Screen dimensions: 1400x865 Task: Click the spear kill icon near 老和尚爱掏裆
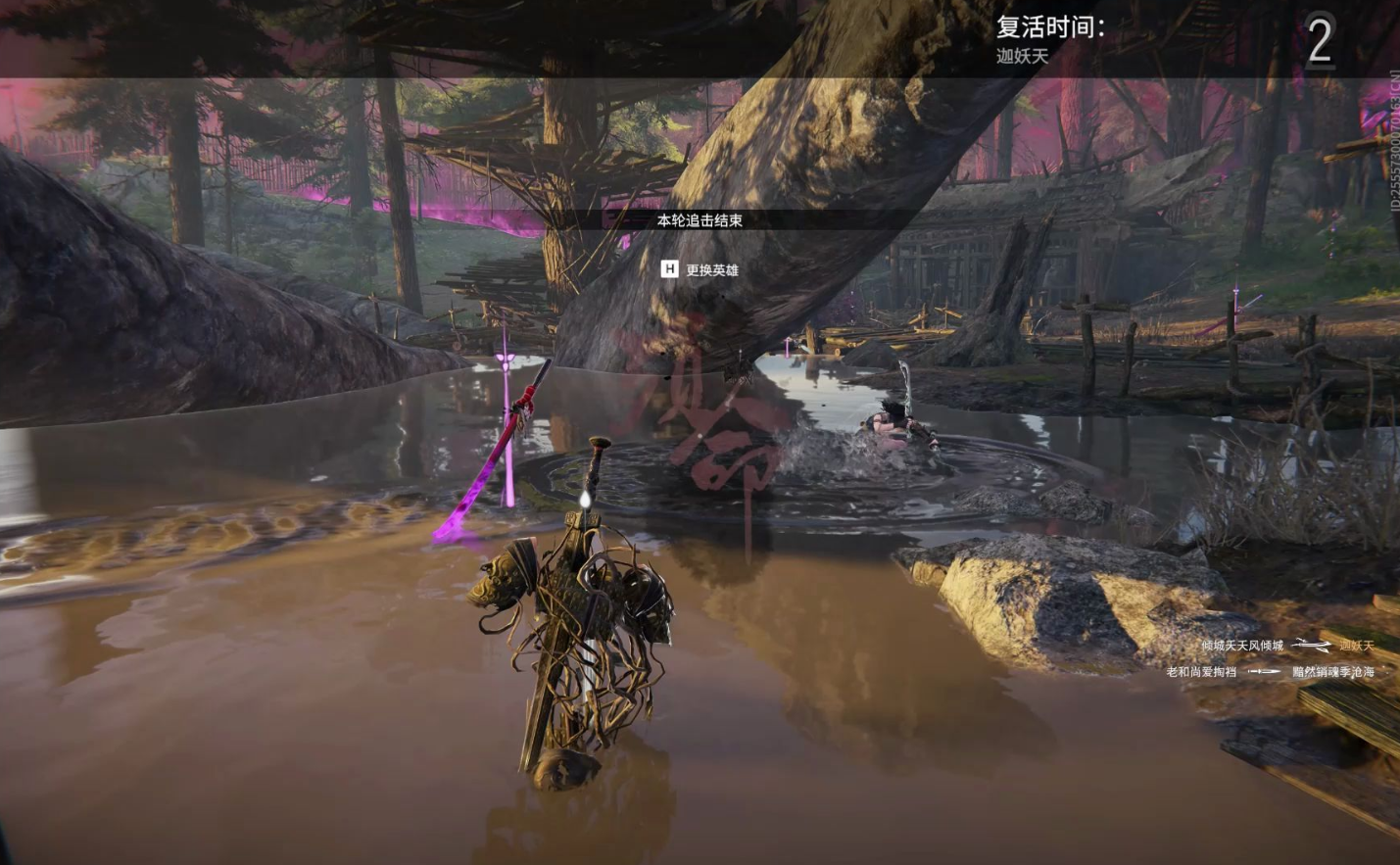pos(1263,671)
